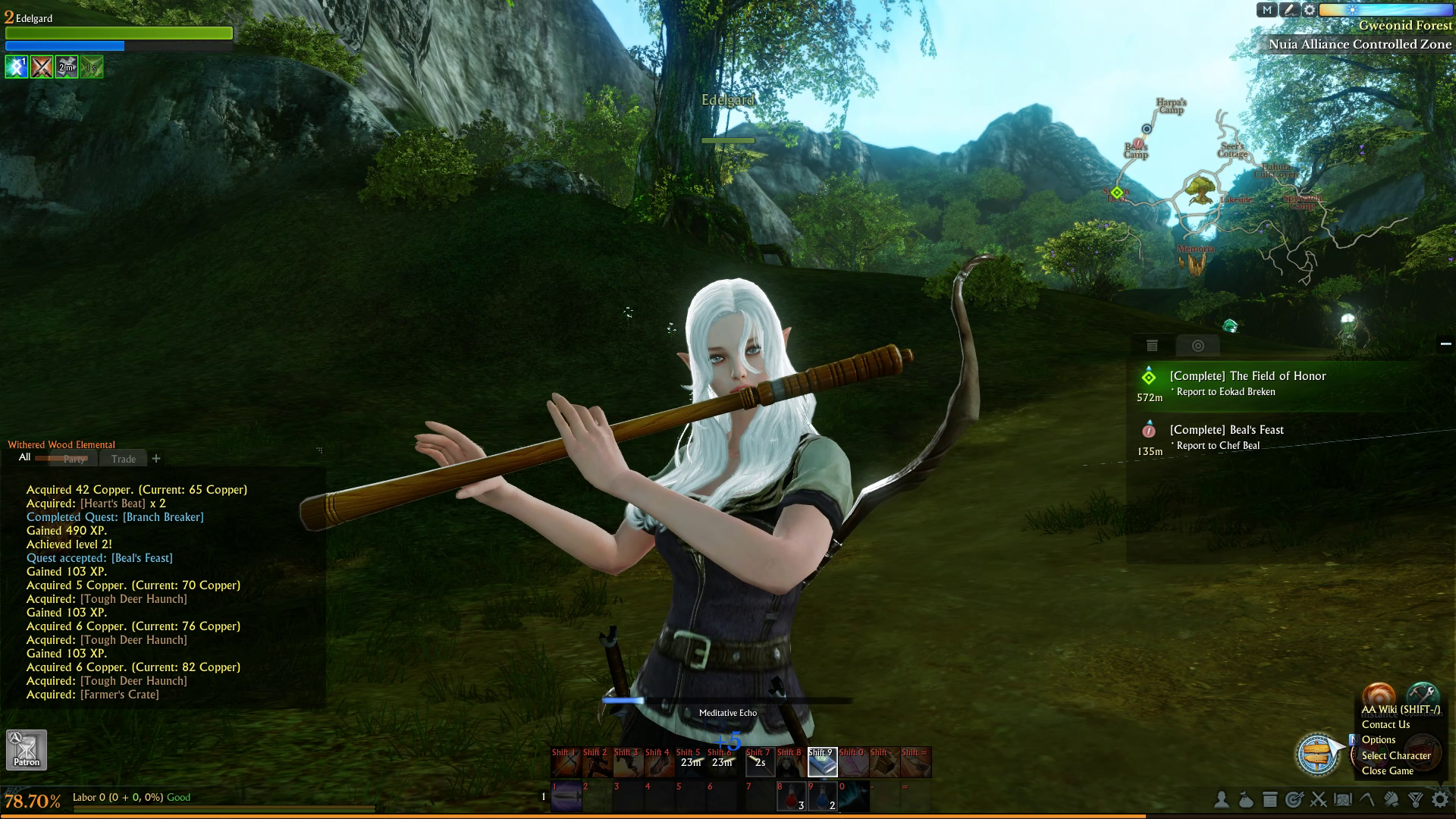The height and width of the screenshot is (819, 1456).
Task: Click Close Game in the system menu
Action: click(x=1387, y=770)
